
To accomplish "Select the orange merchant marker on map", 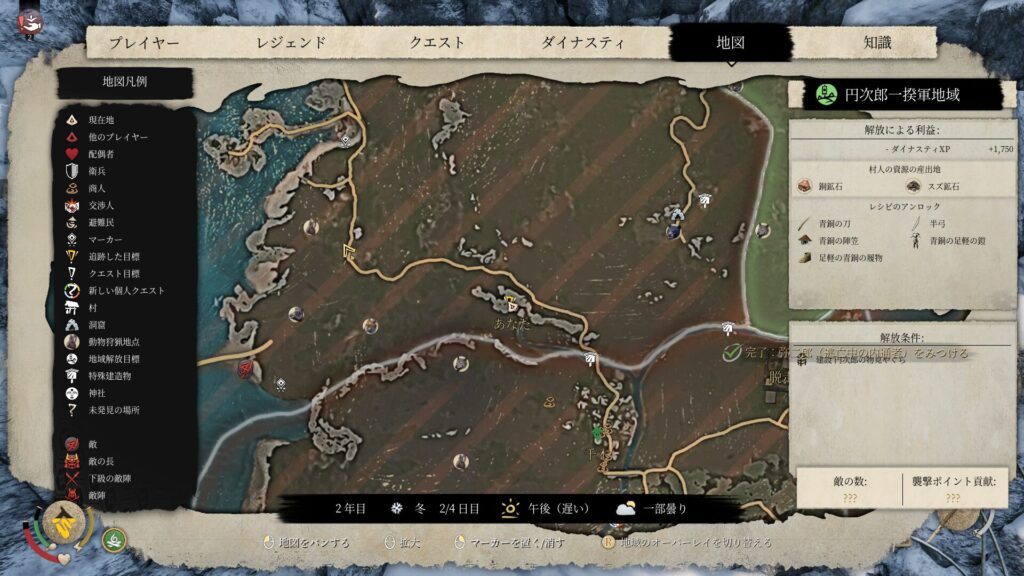I will (549, 402).
